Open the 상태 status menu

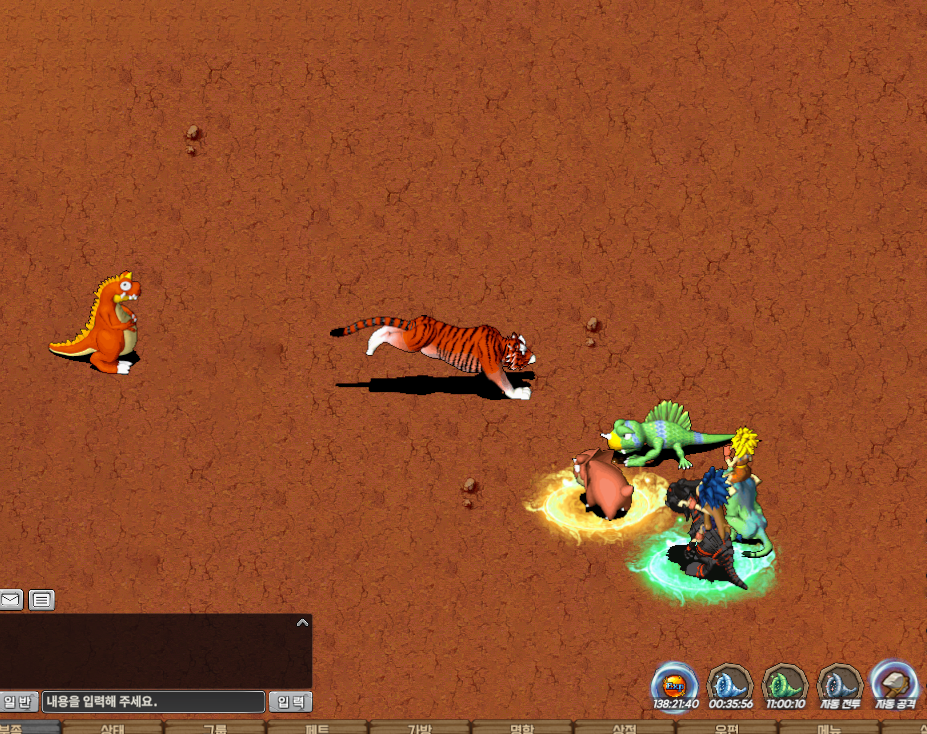coord(112,728)
